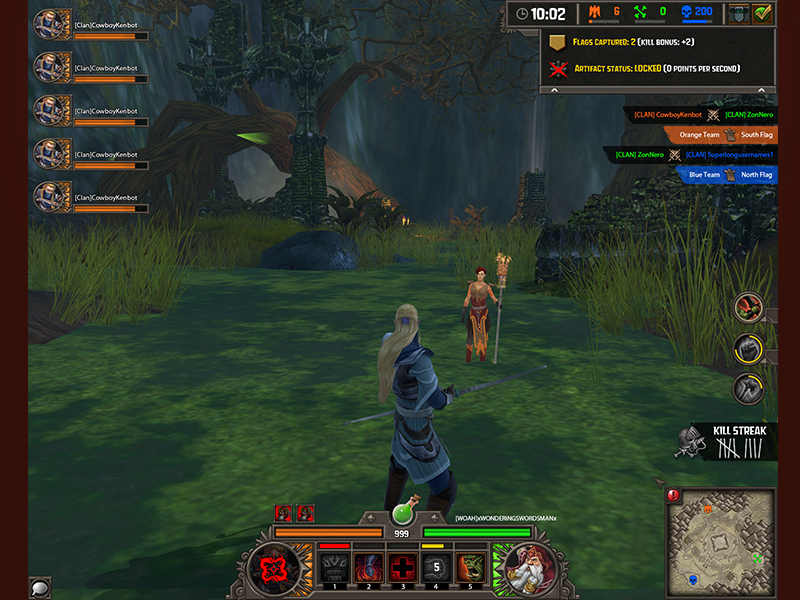Drink the green potion flask
The image size is (800, 600).
(x=403, y=512)
